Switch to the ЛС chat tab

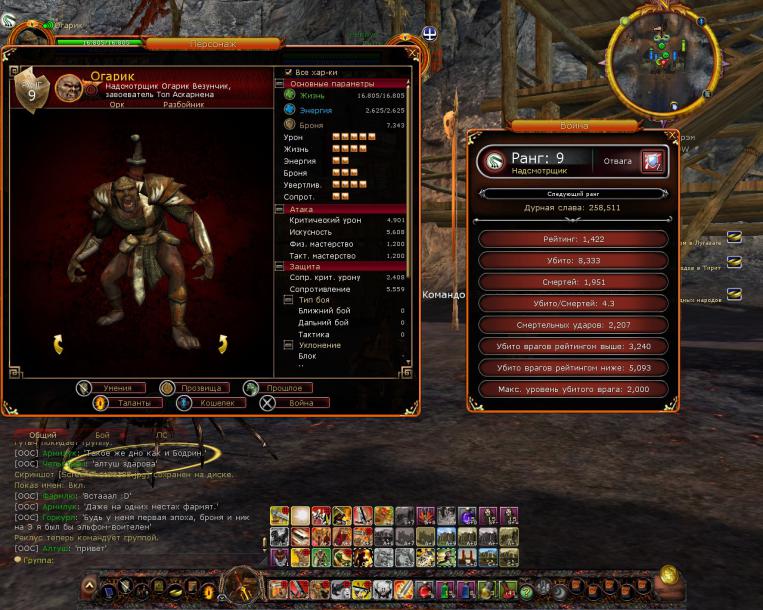[161, 435]
